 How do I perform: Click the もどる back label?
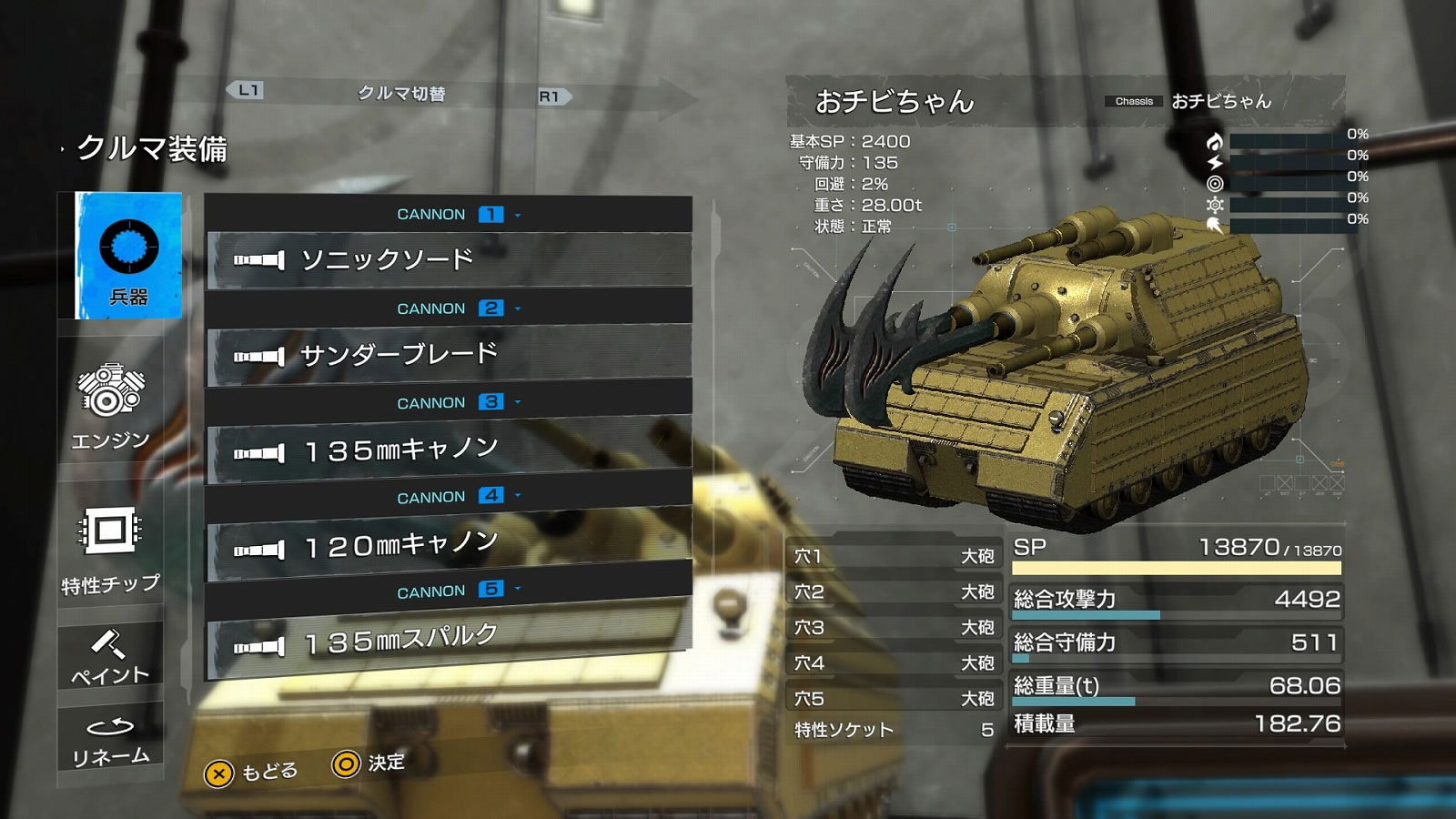[269, 772]
